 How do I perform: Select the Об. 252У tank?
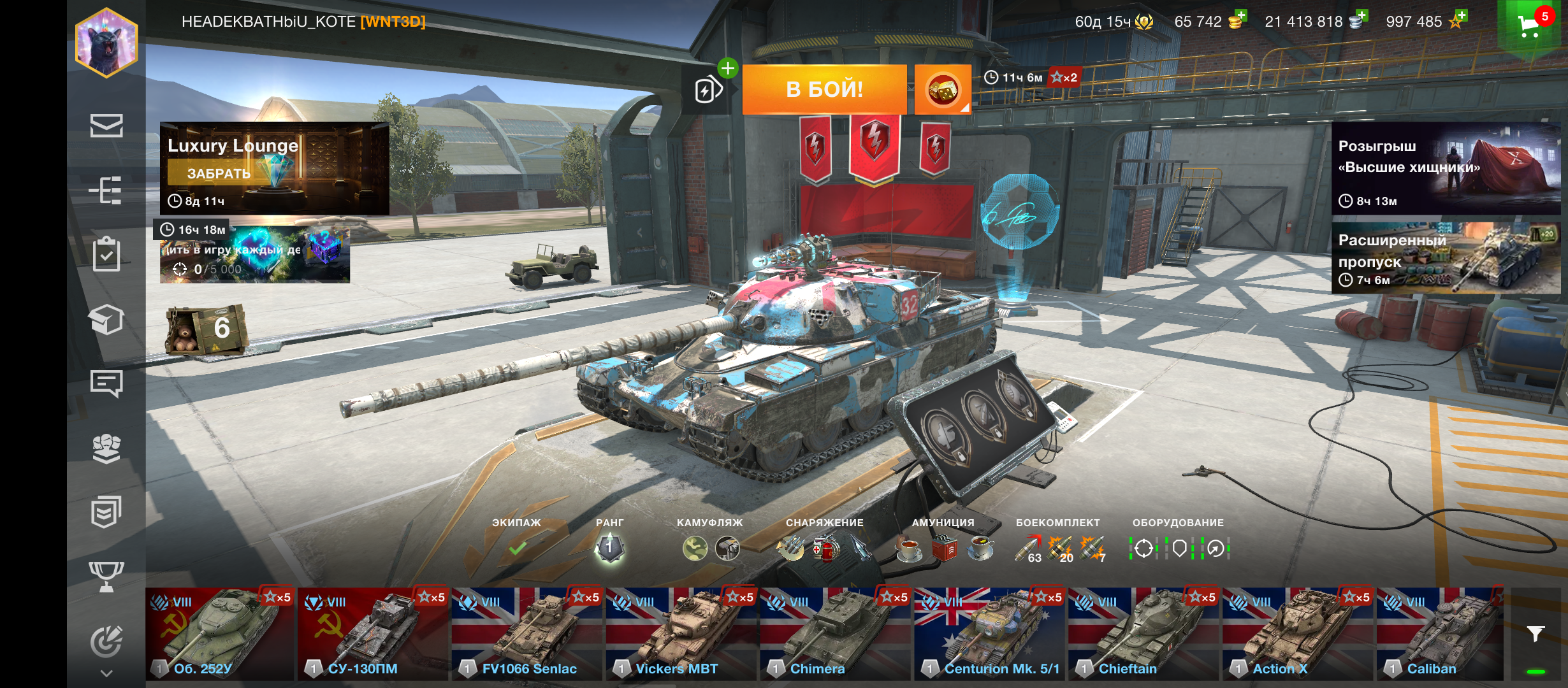click(x=220, y=634)
